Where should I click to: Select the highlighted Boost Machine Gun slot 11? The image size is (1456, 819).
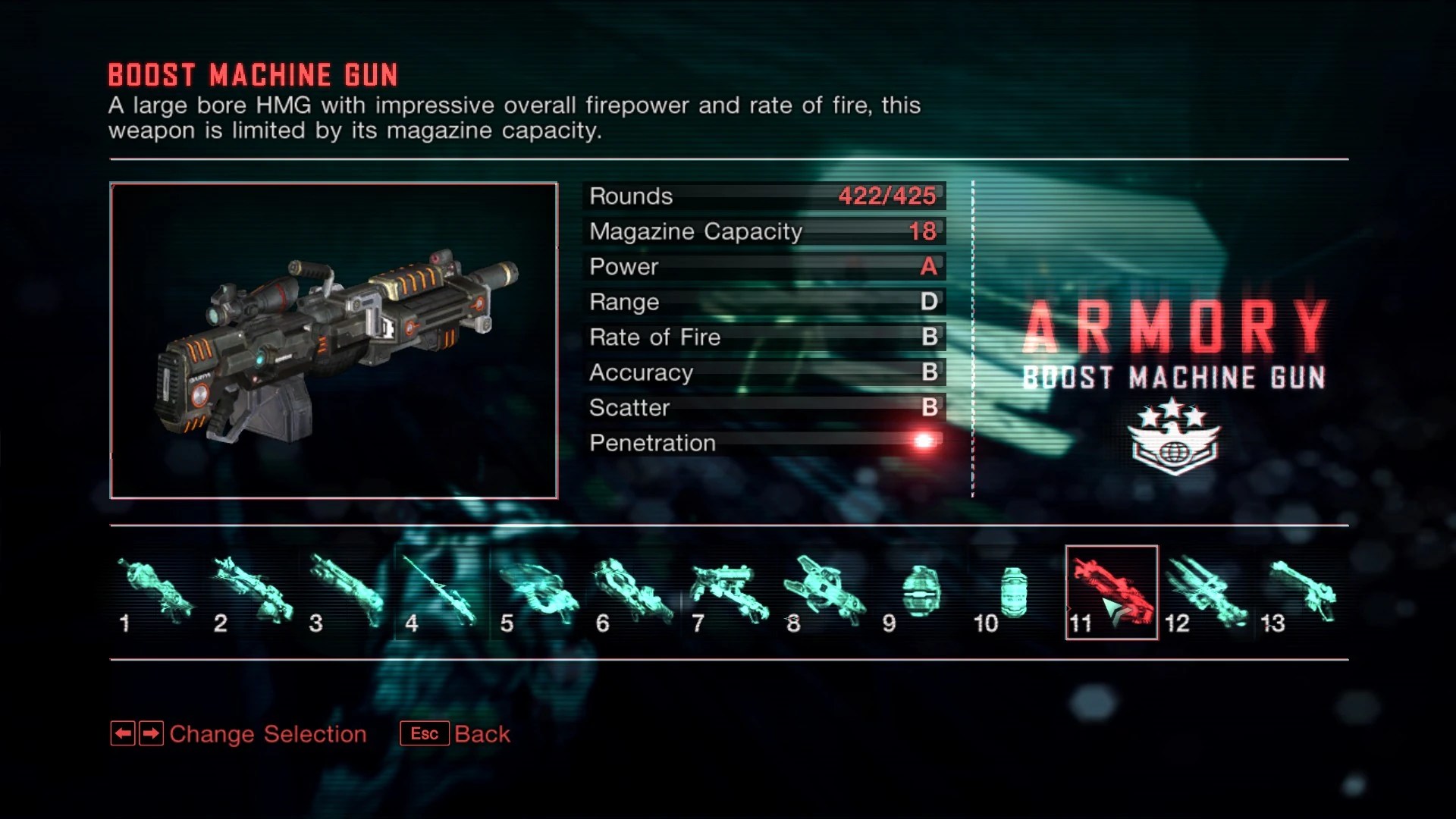click(1111, 593)
